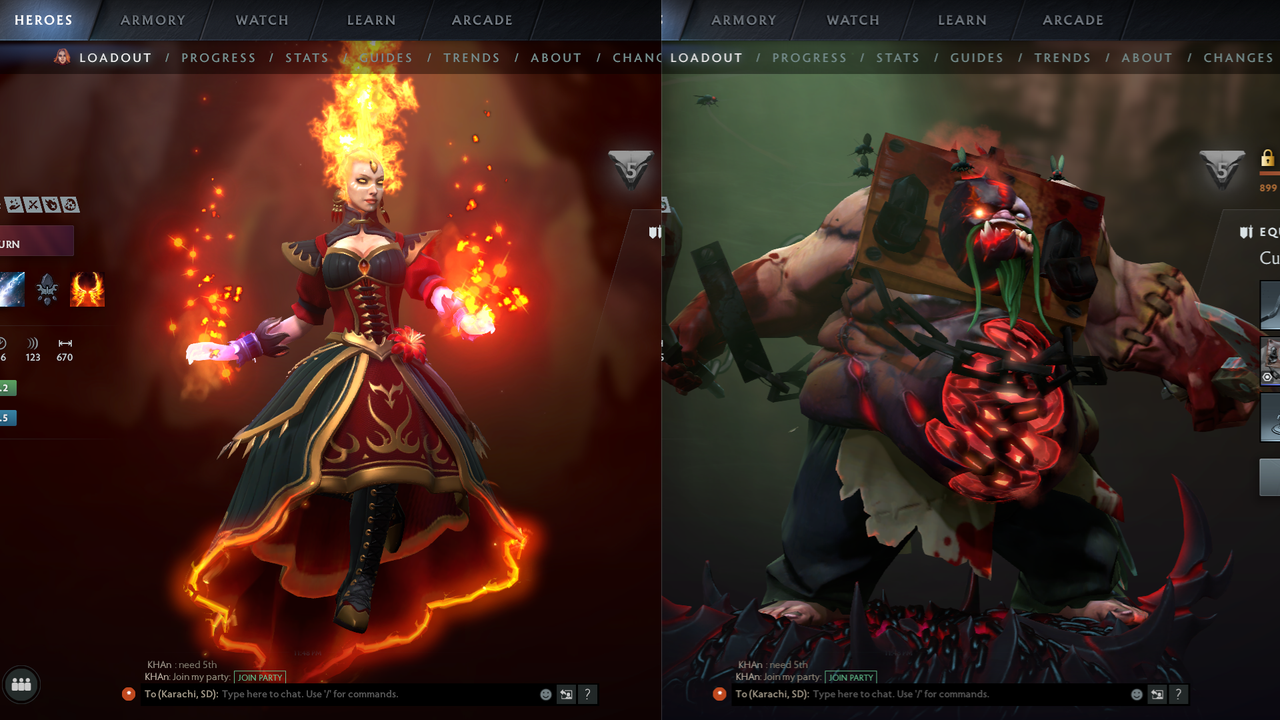The height and width of the screenshot is (720, 1280).
Task: Toggle the flame ability filter icon top-left
Action: (52, 205)
